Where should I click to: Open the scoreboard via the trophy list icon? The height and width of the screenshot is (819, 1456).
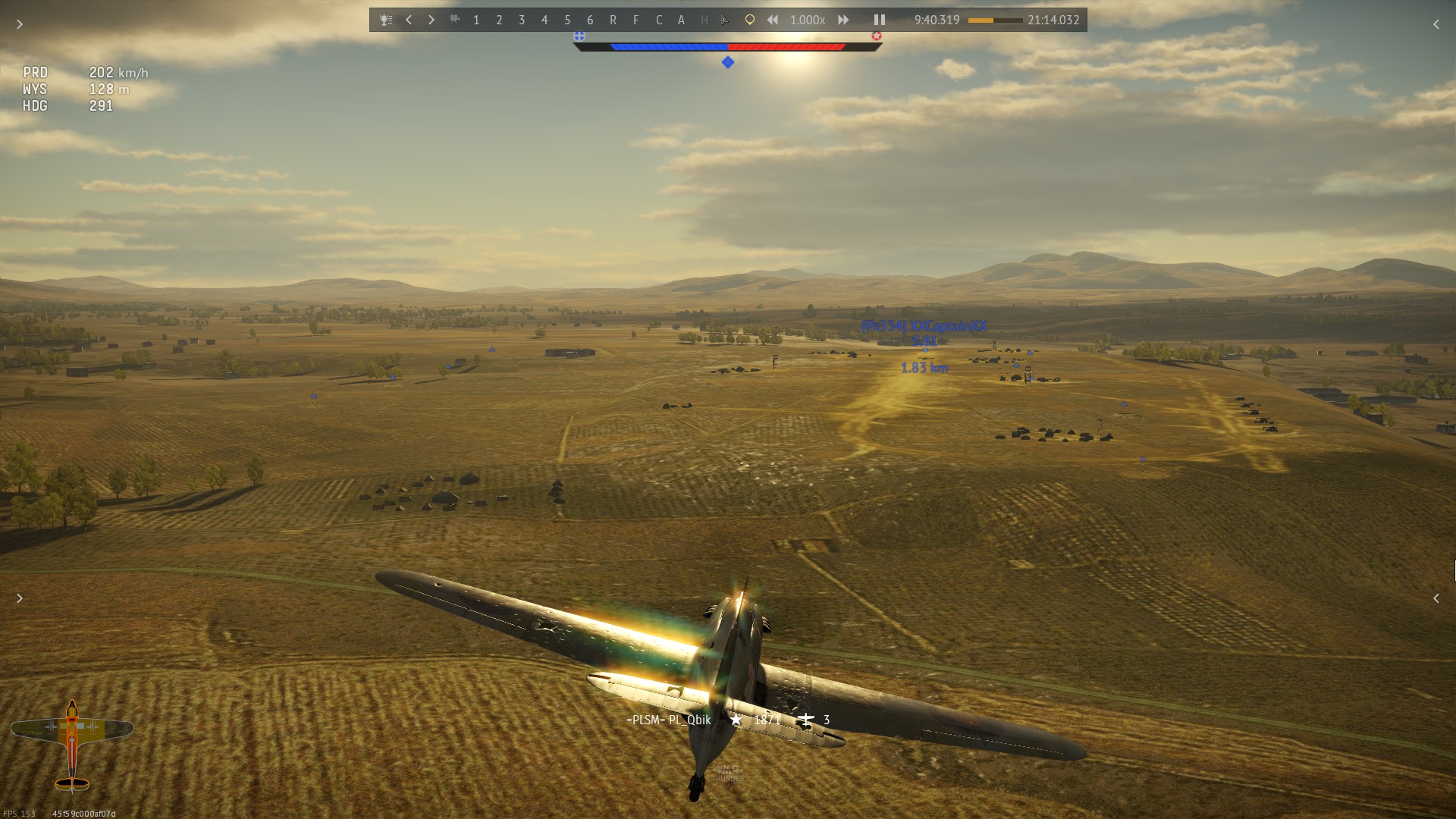(x=386, y=20)
